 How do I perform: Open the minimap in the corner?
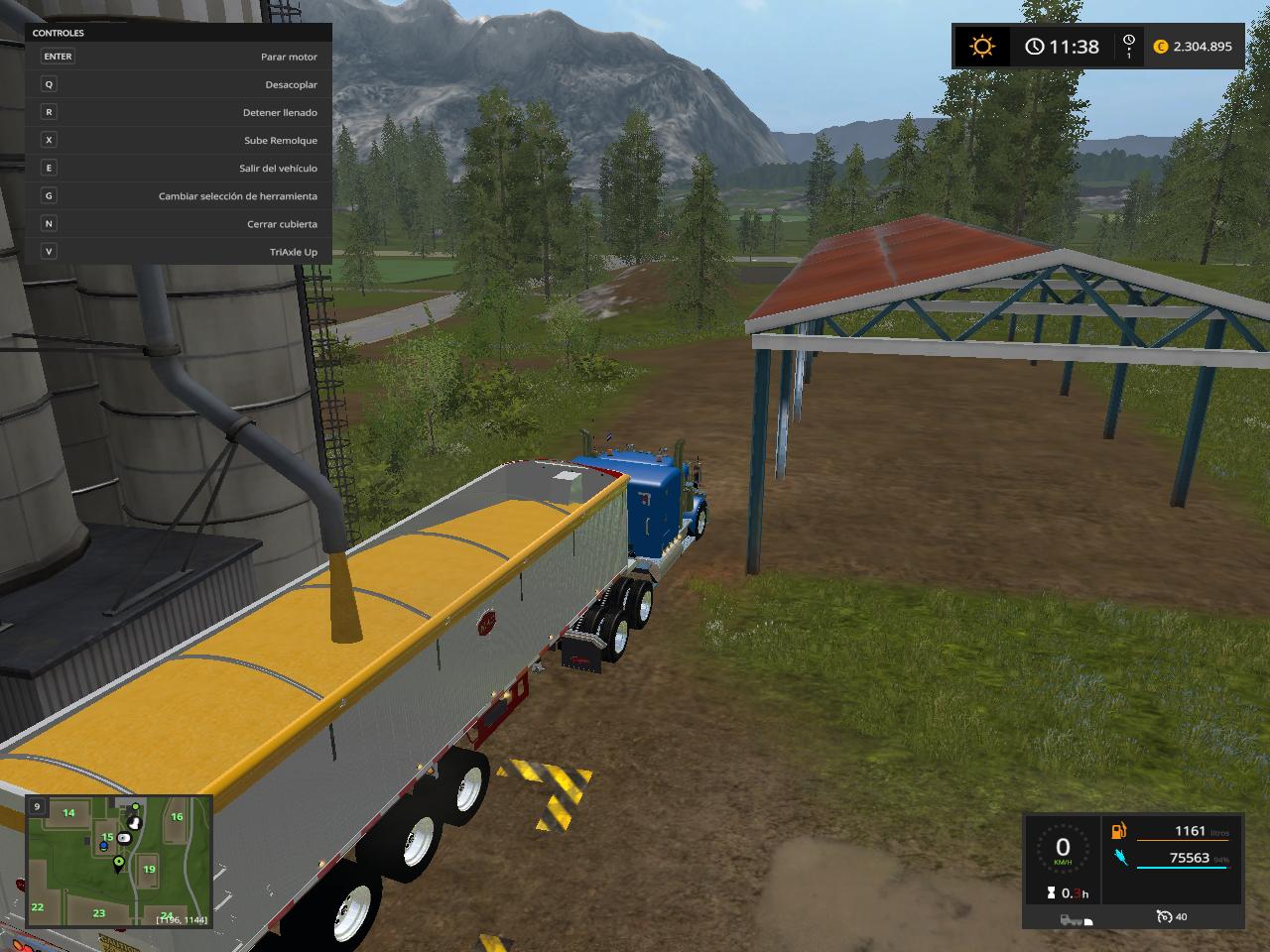(x=119, y=861)
